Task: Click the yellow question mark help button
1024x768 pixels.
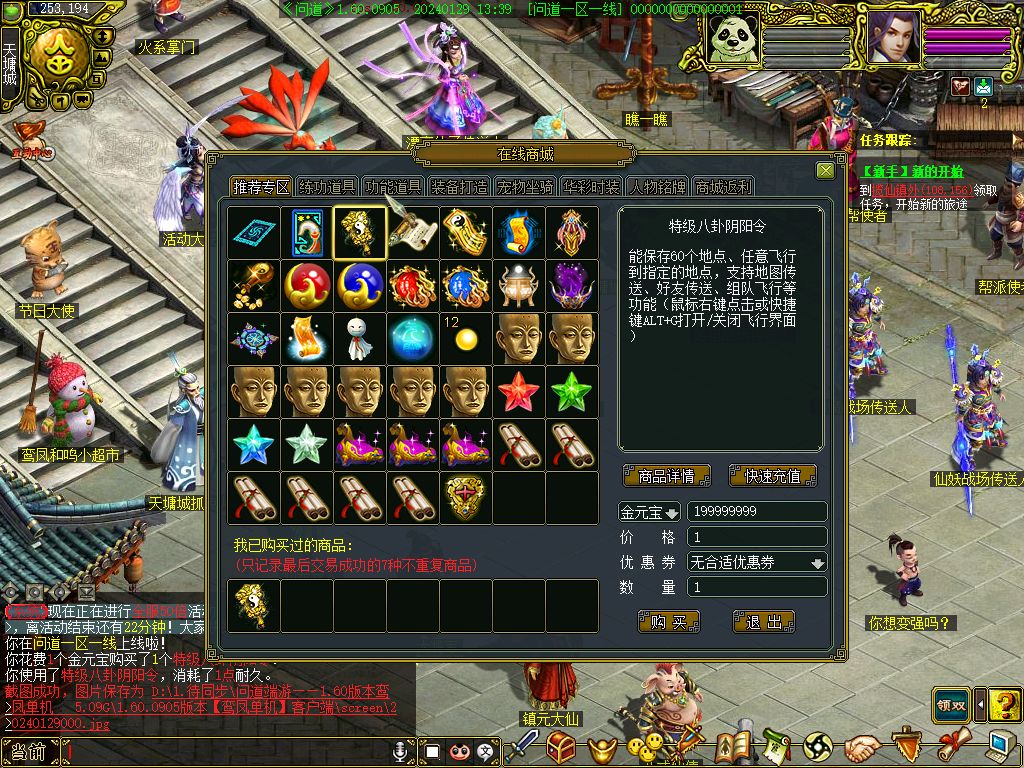Action: point(1003,704)
